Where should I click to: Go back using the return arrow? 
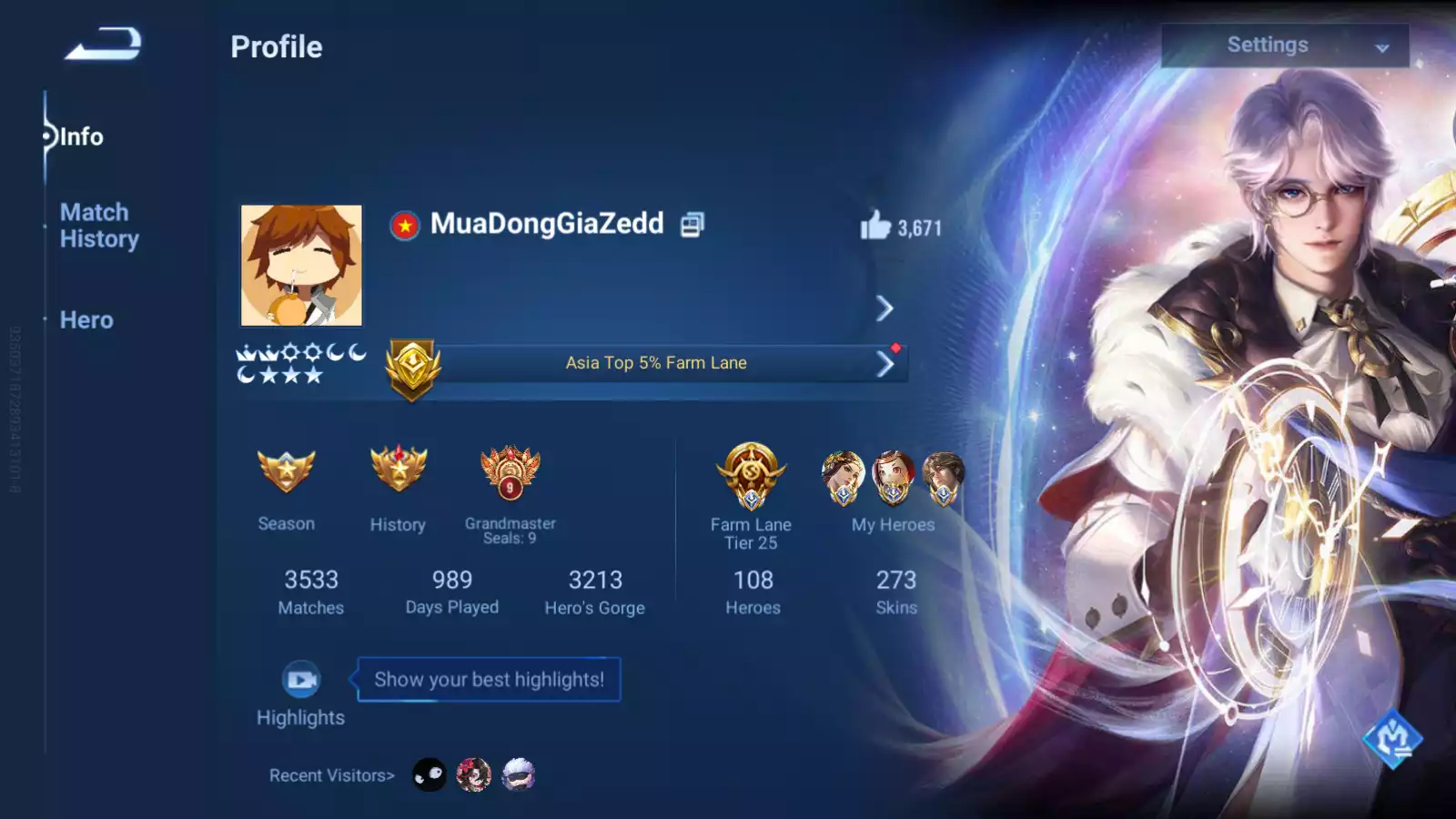coord(104,44)
